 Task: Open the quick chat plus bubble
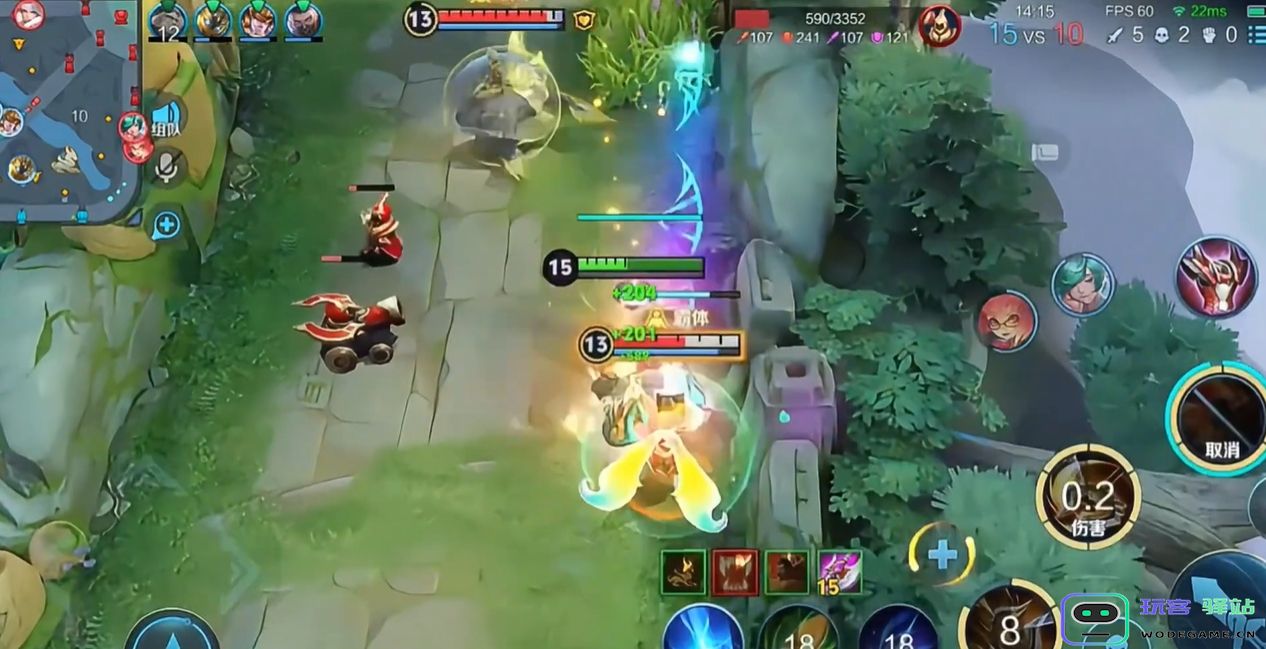[166, 225]
